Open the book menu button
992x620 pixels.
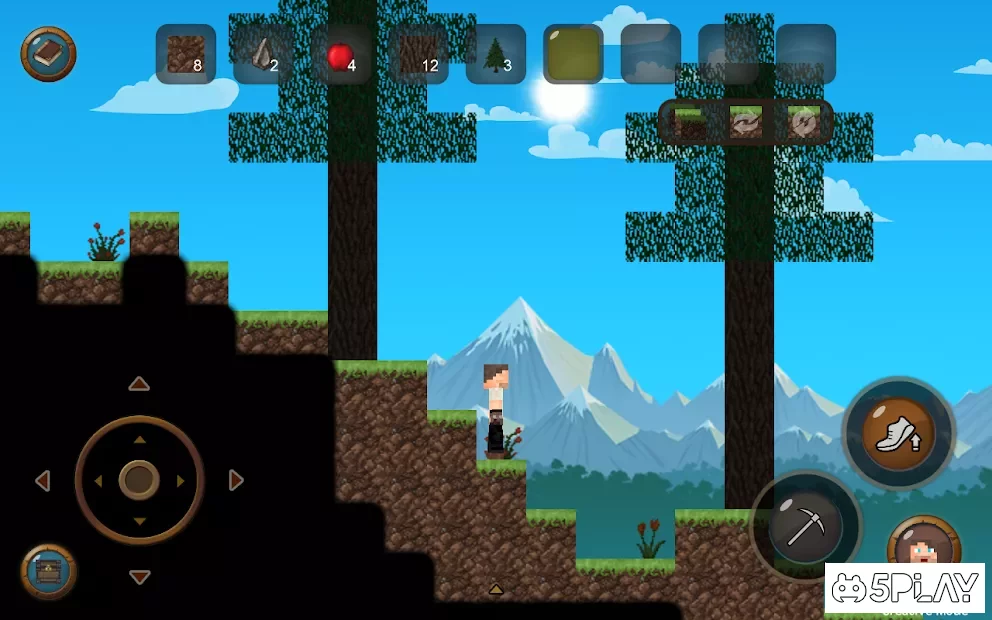(48, 54)
